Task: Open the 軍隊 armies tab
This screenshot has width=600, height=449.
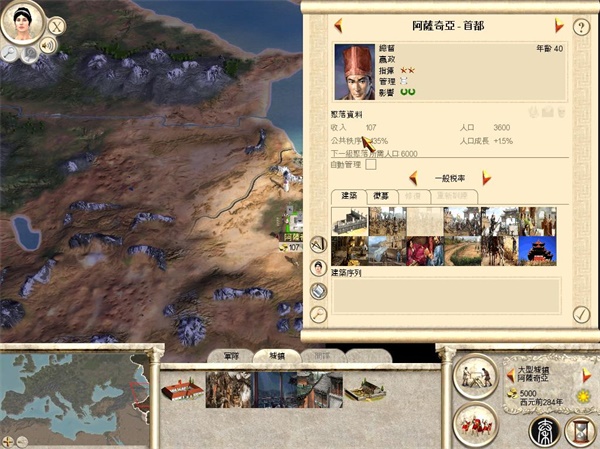Action: tap(229, 355)
